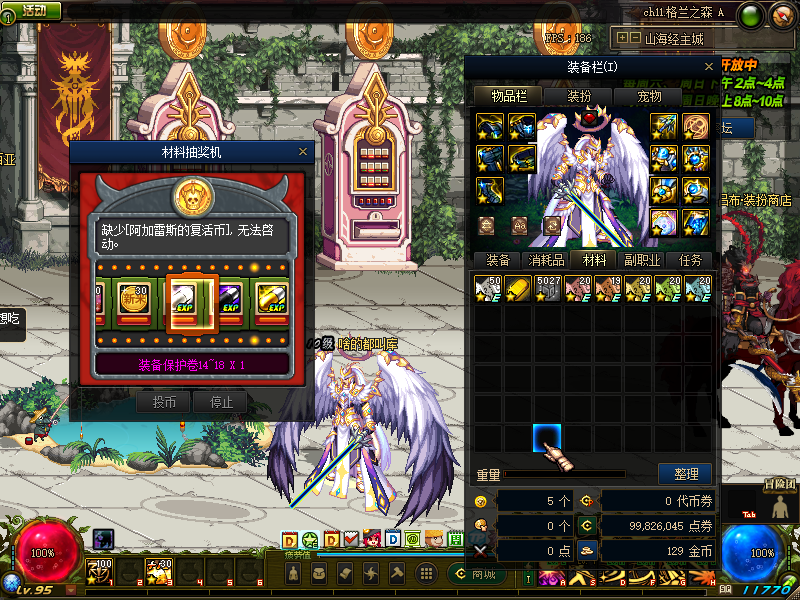
Task: Show the 消耗品 consumables tab
Action: point(546,260)
